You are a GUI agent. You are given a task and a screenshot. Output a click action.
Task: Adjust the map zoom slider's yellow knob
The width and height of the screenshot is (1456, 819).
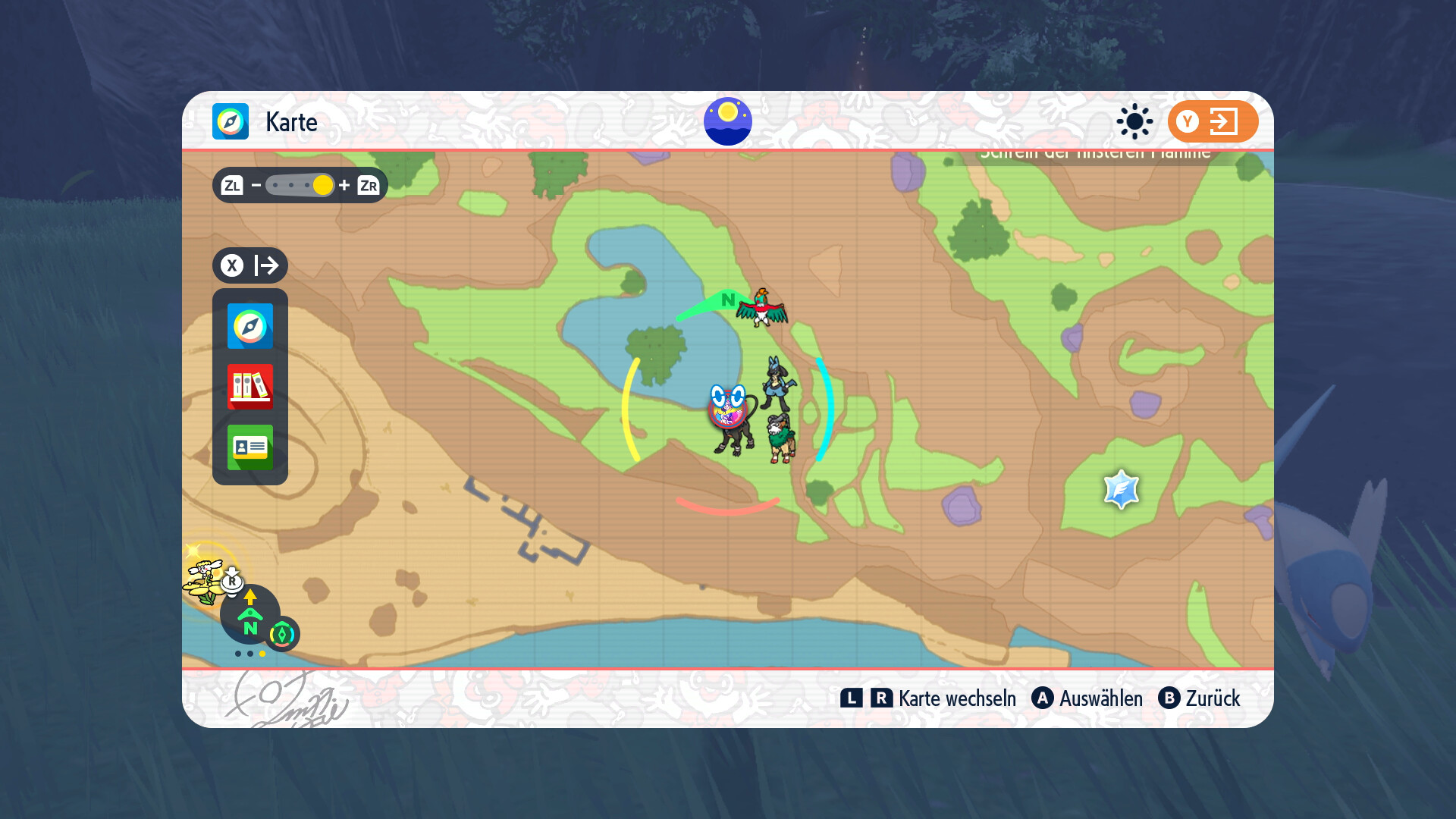[322, 185]
